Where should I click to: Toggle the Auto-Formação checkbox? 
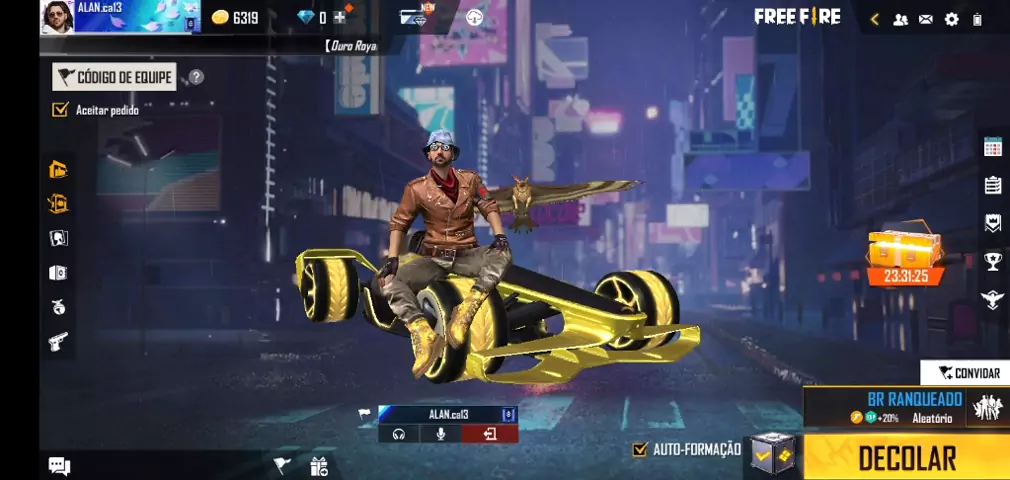(641, 449)
